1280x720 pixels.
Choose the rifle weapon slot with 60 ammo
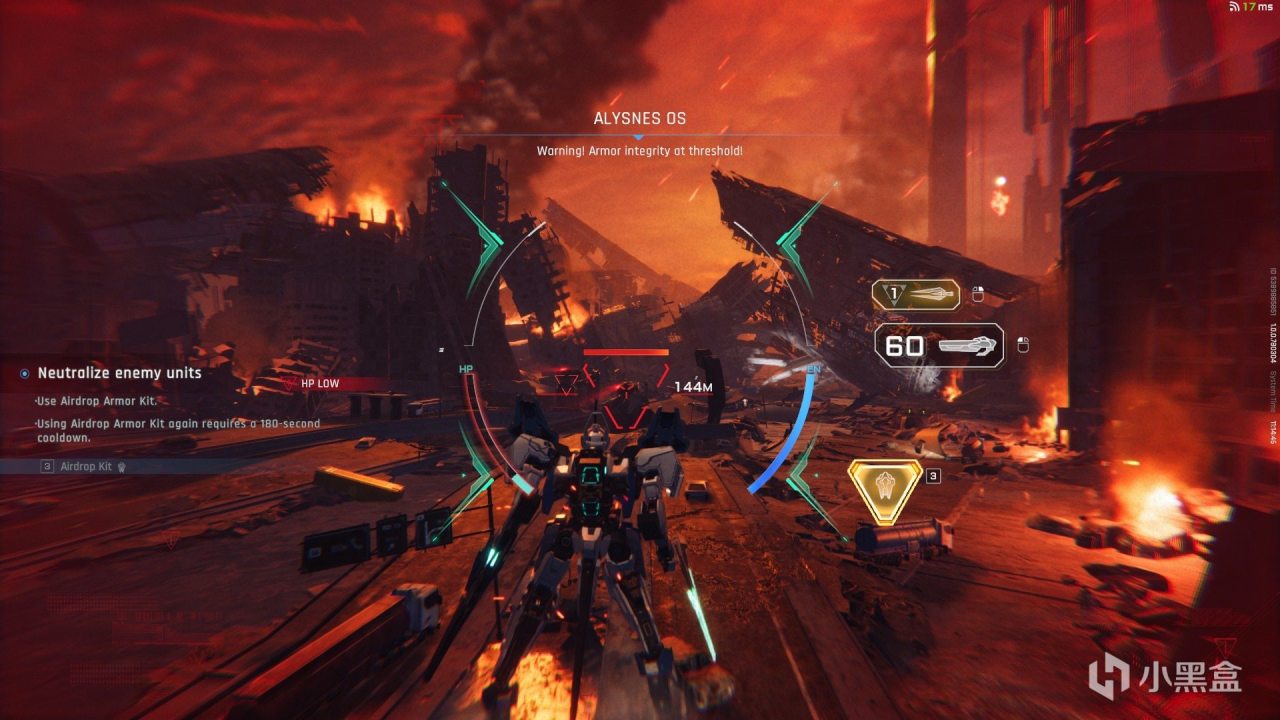click(x=940, y=346)
